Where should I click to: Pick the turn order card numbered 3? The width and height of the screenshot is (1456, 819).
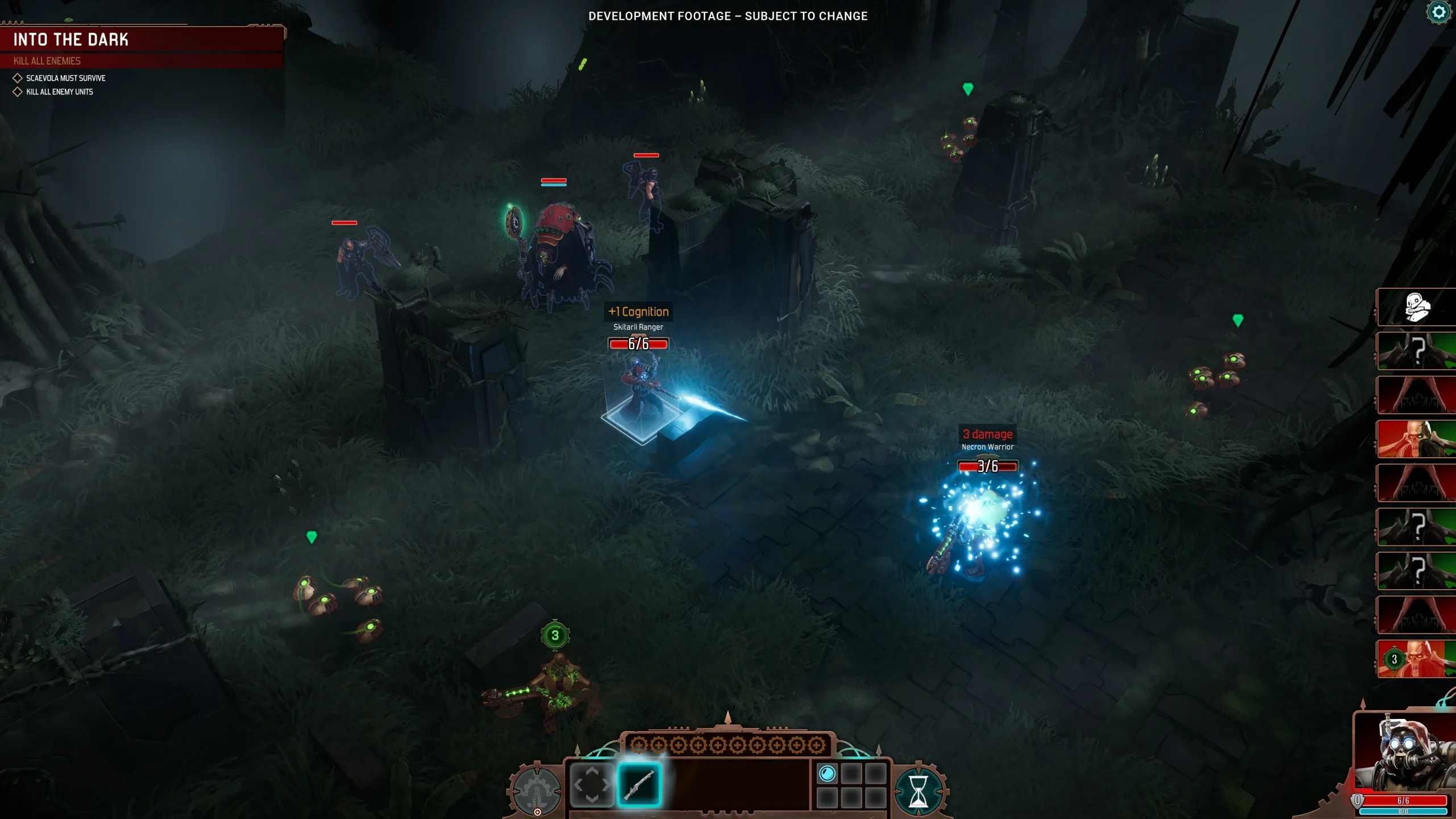1416,659
